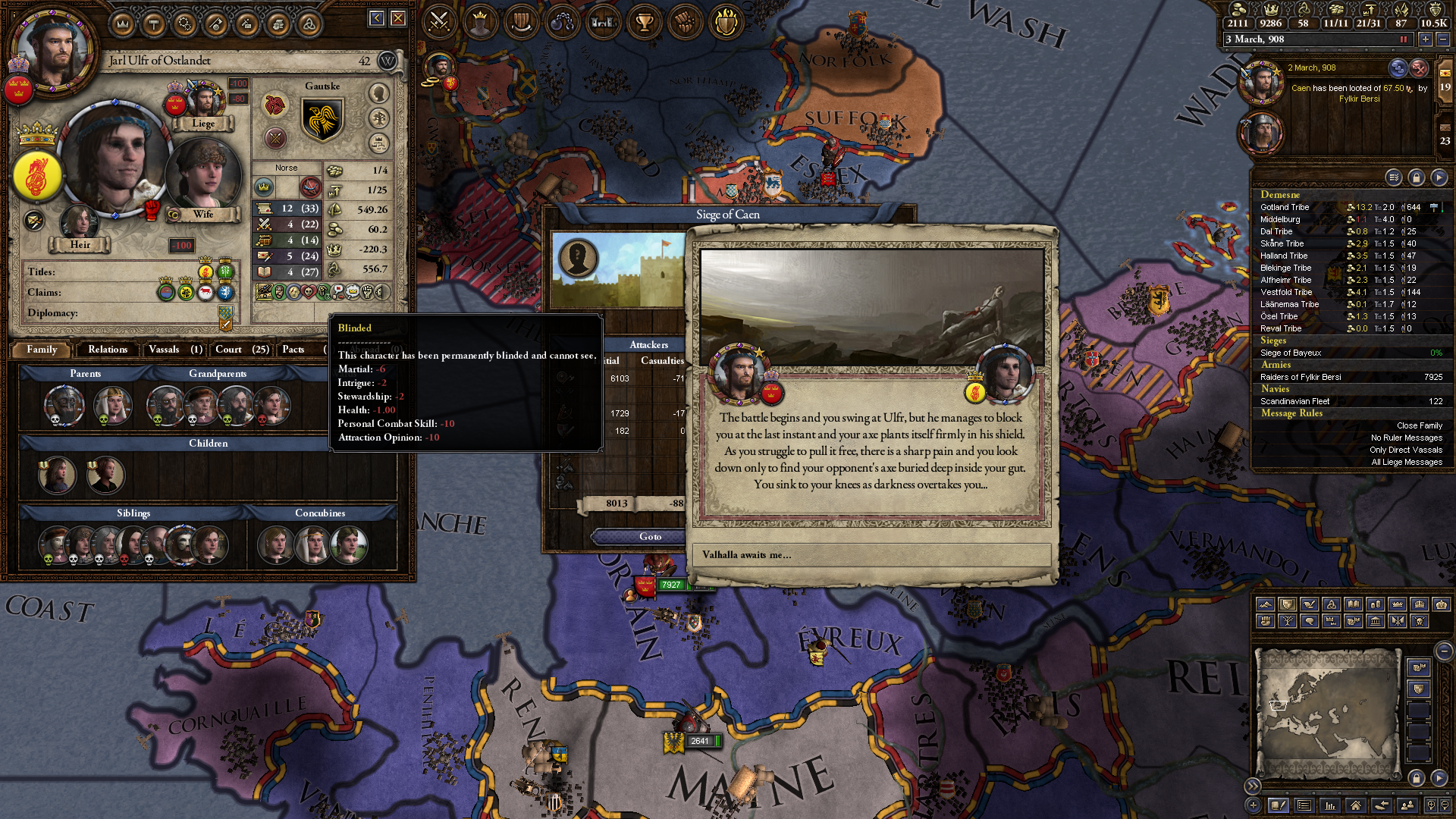This screenshot has height=819, width=1456.
Task: Toggle the Only Direct Vassals message rule
Action: [x=1406, y=450]
